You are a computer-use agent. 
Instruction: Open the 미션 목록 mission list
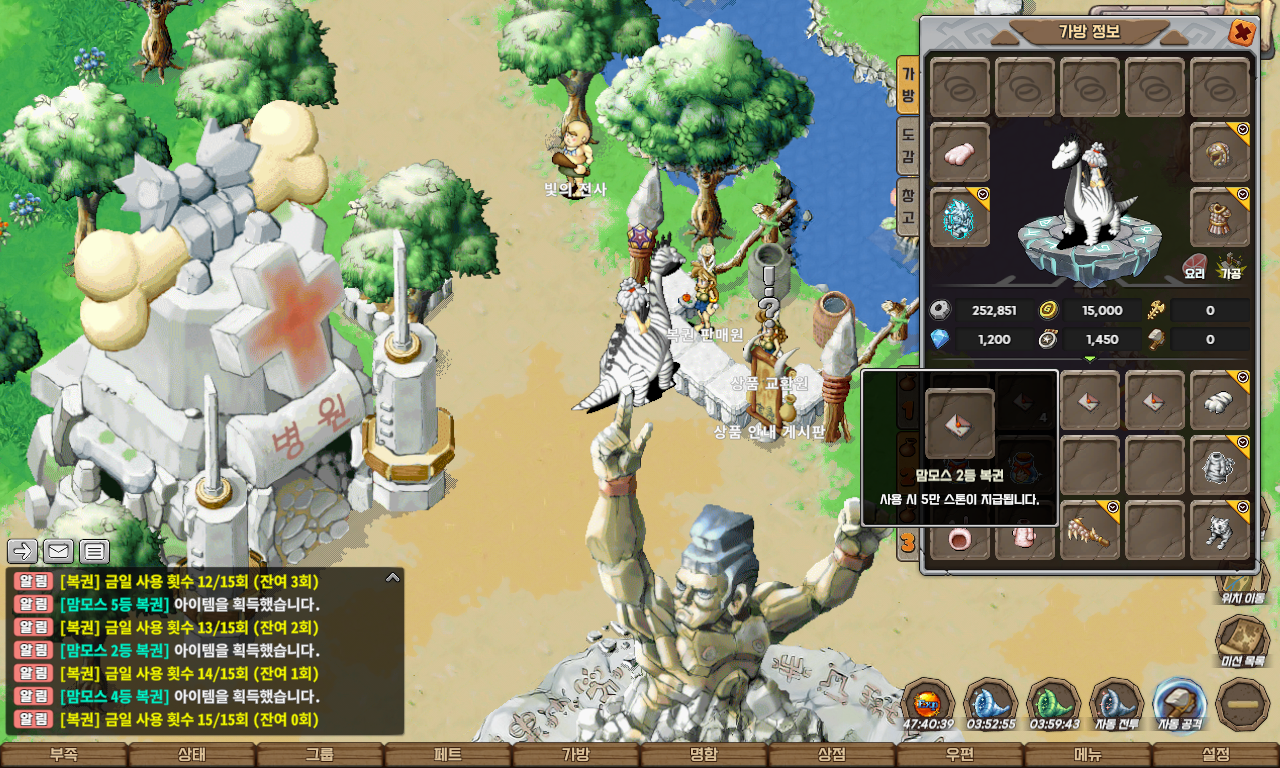click(x=1242, y=641)
